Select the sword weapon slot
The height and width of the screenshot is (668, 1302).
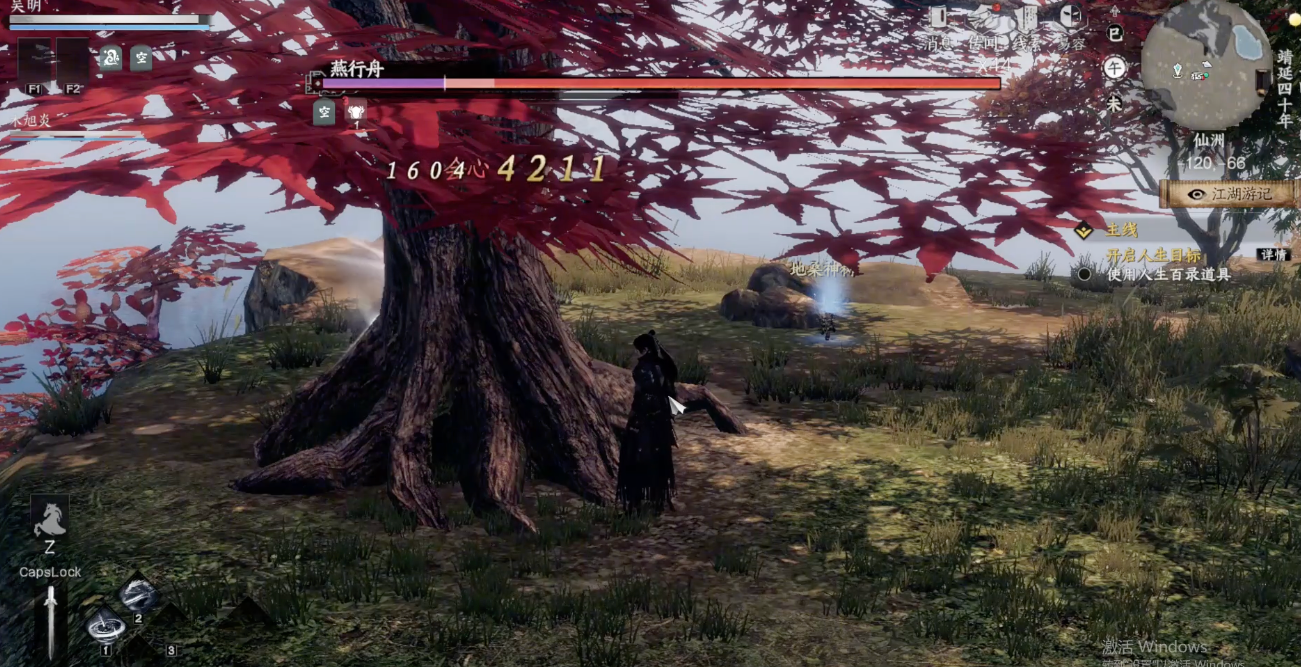(x=50, y=618)
